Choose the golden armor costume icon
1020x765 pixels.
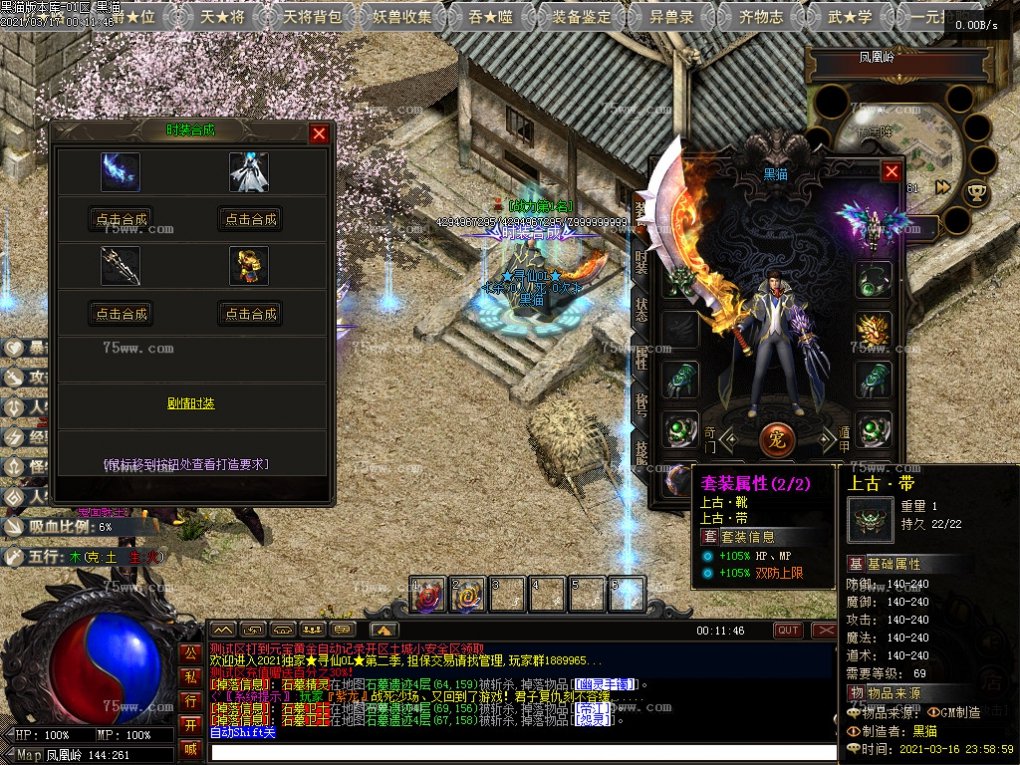point(249,266)
